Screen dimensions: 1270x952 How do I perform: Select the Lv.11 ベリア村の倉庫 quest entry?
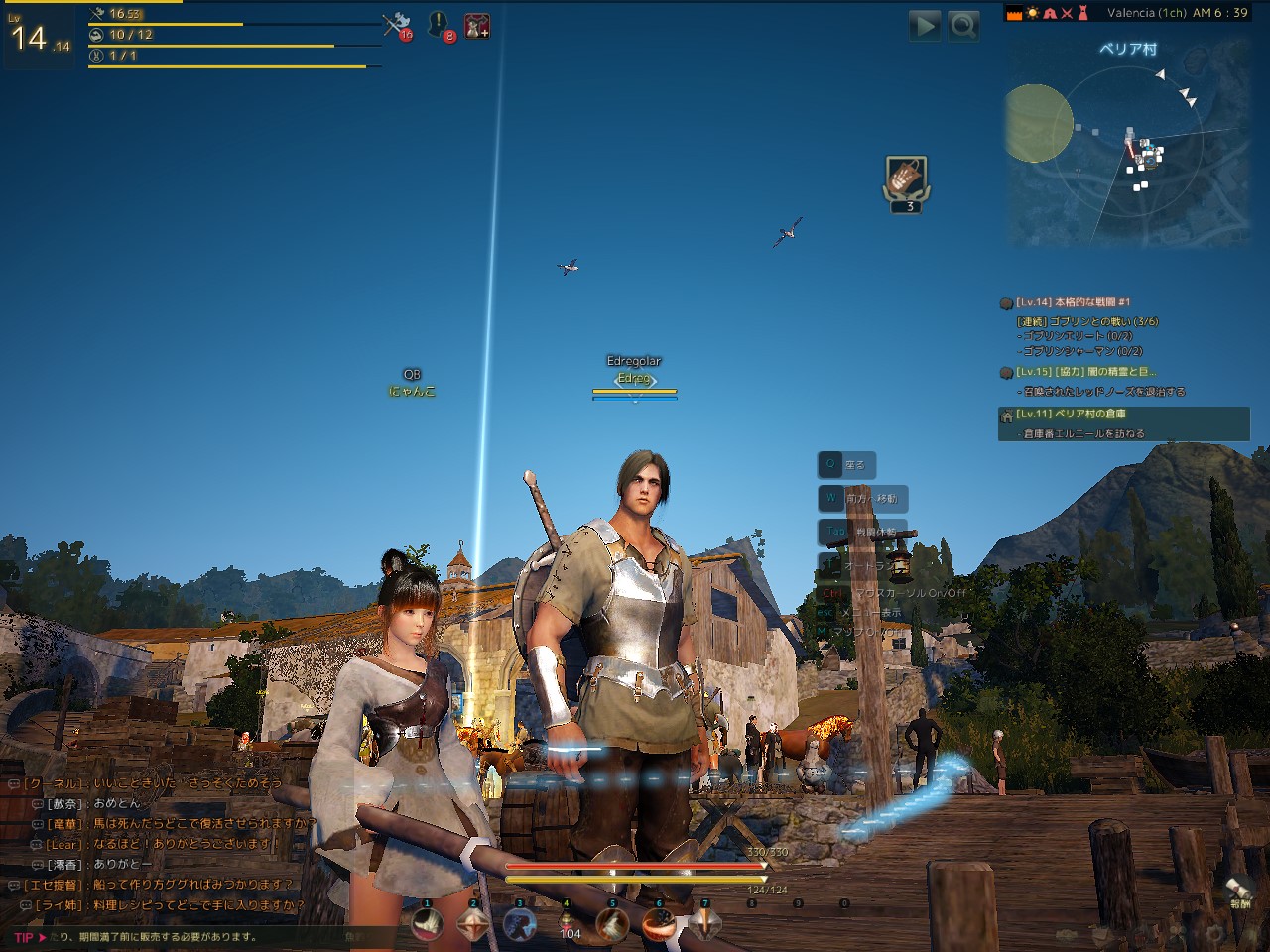(x=1076, y=415)
